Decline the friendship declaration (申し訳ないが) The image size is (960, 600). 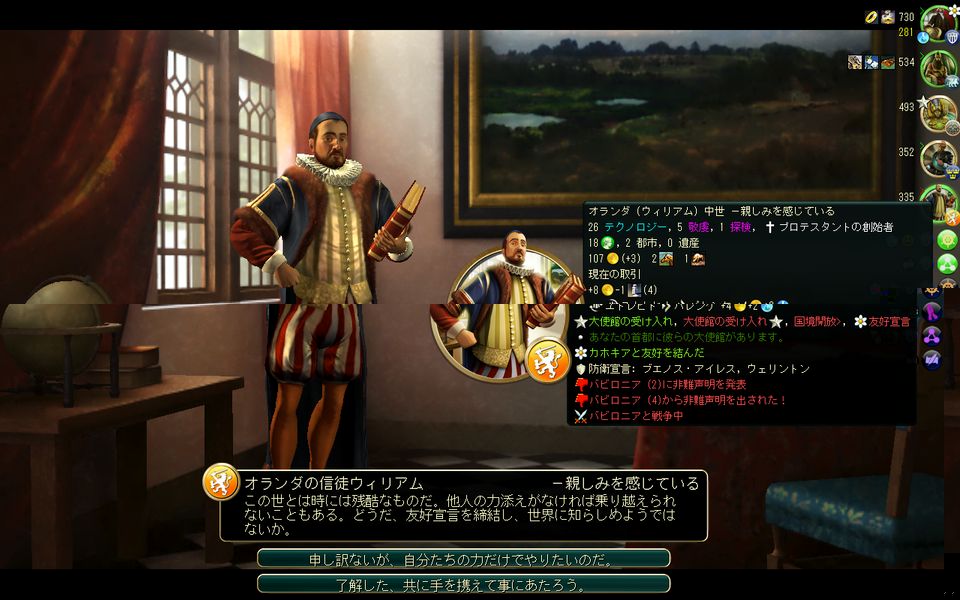[x=463, y=559]
